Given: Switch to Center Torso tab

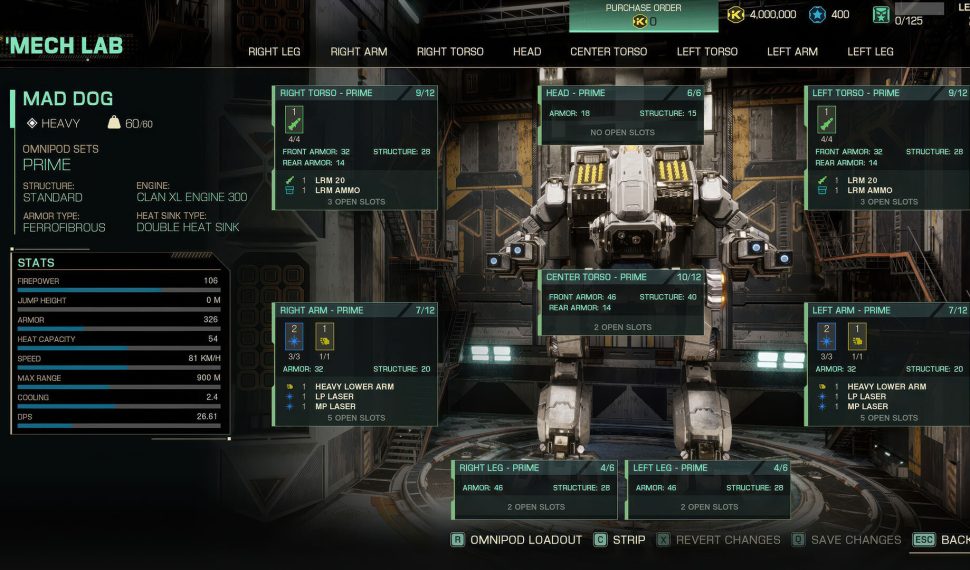Looking at the screenshot, I should pos(608,52).
